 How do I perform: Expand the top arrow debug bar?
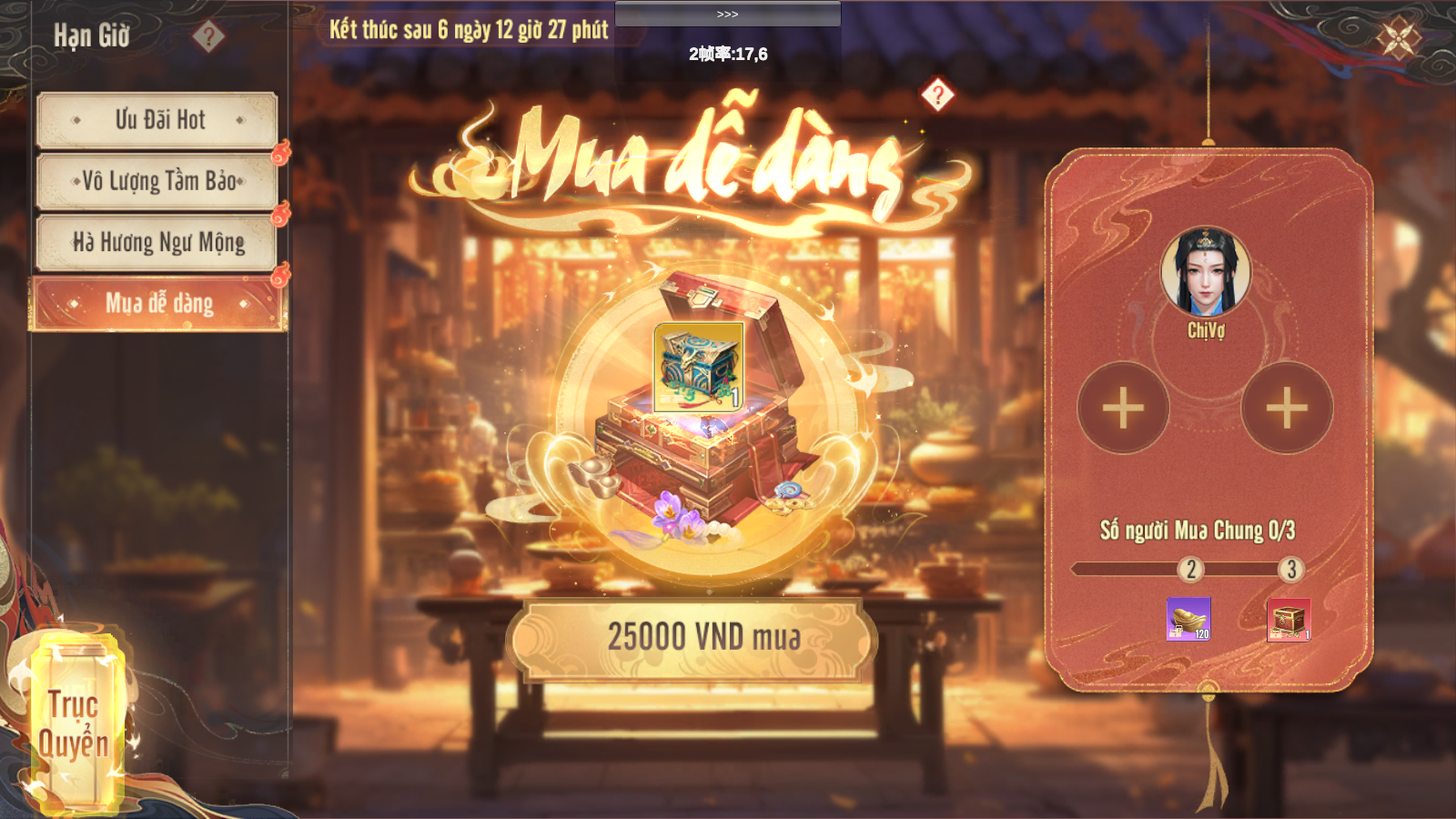[727, 14]
